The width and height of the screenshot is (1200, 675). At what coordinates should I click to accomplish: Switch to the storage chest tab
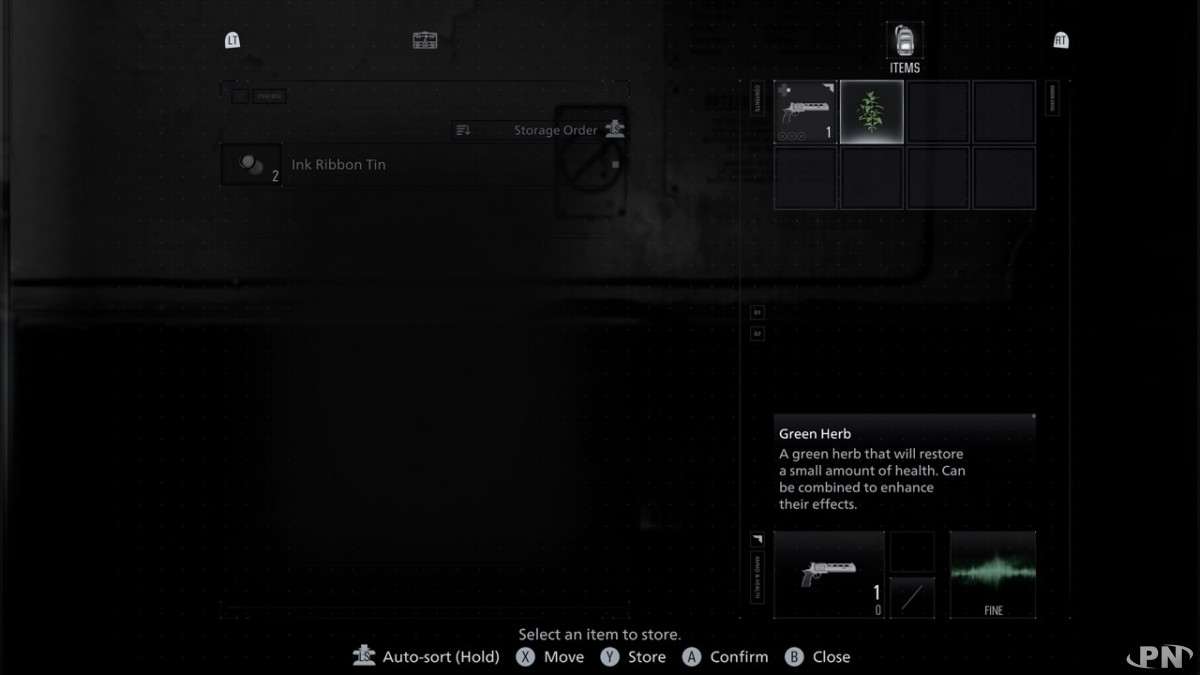[x=425, y=40]
